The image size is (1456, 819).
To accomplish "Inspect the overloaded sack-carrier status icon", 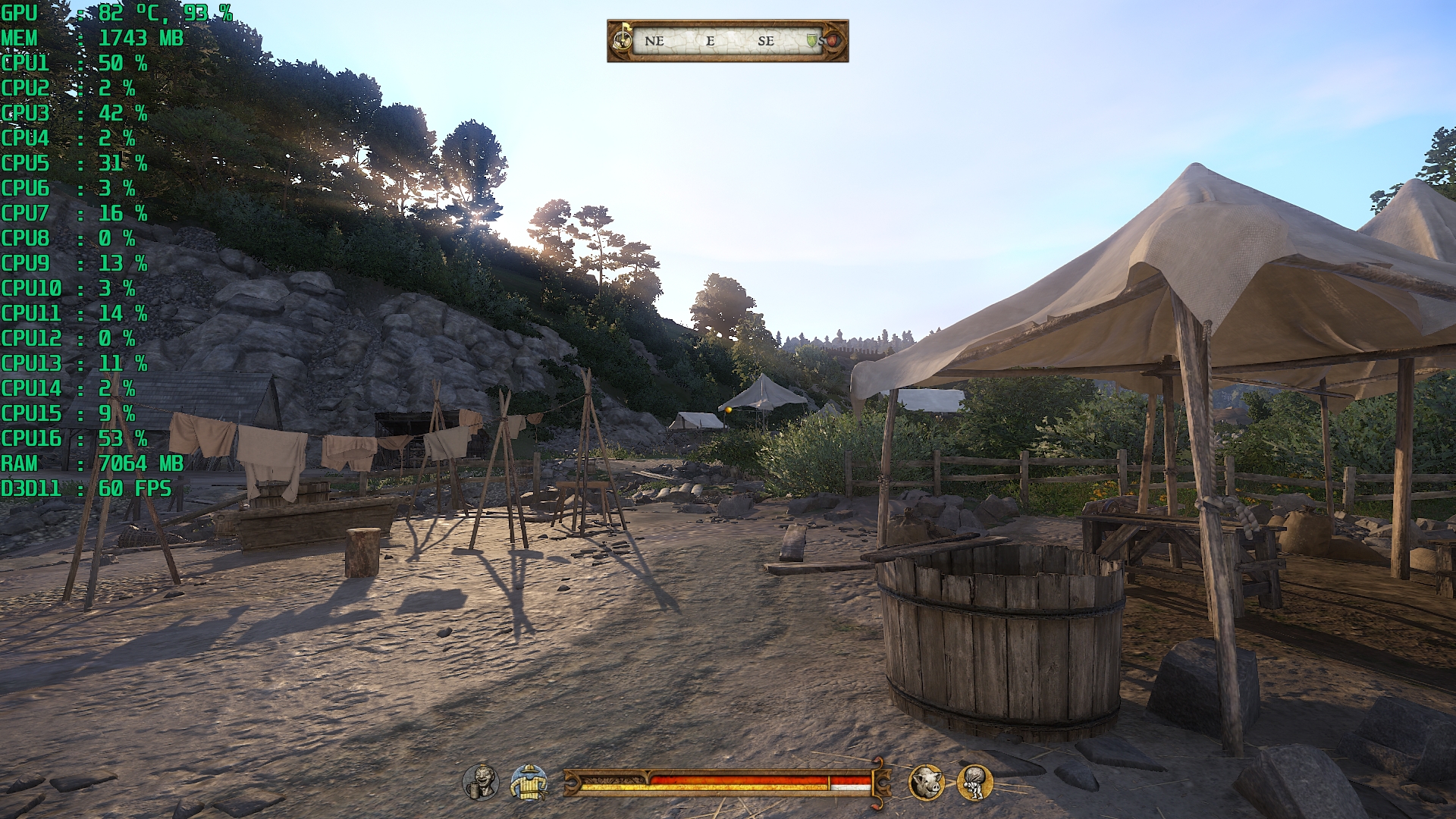I will (x=975, y=782).
